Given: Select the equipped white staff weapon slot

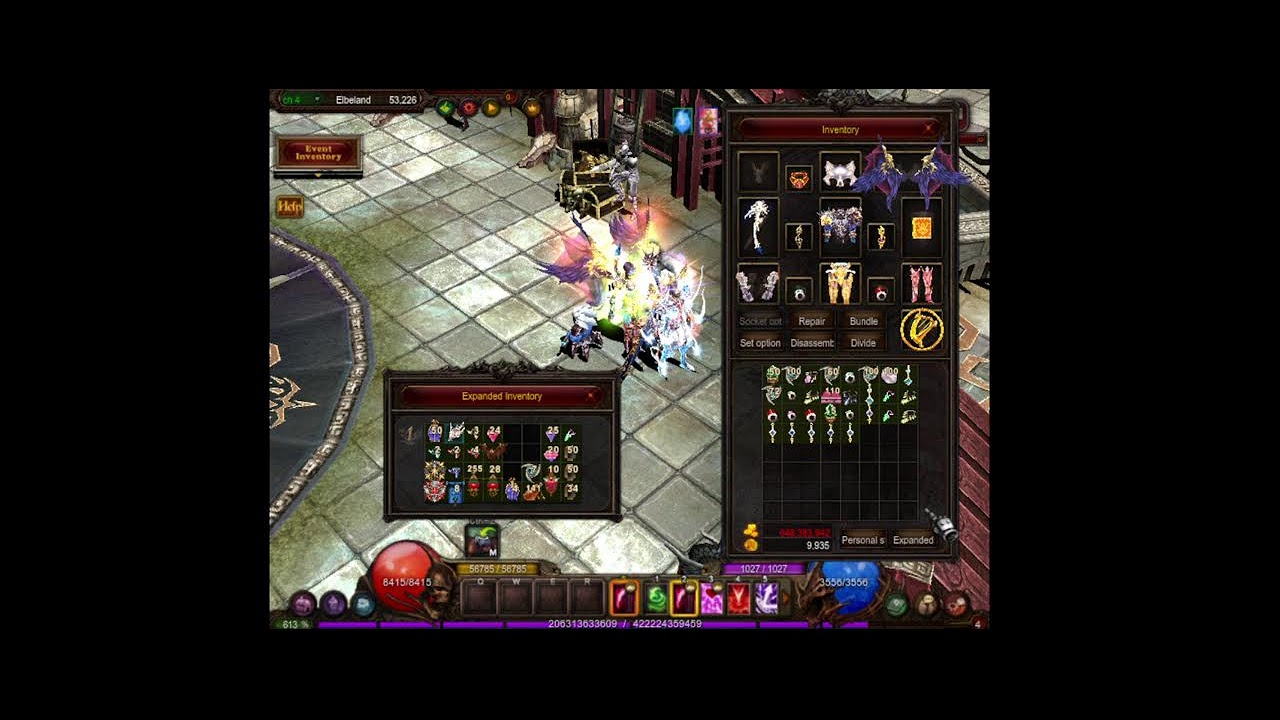Looking at the screenshot, I should [x=757, y=226].
